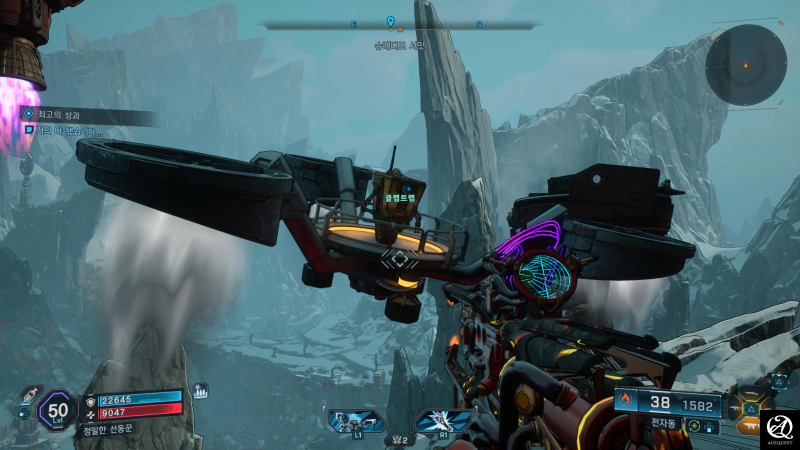Viewport: 800px width, 450px height.
Task: Open the circular minimap
Action: point(745,65)
